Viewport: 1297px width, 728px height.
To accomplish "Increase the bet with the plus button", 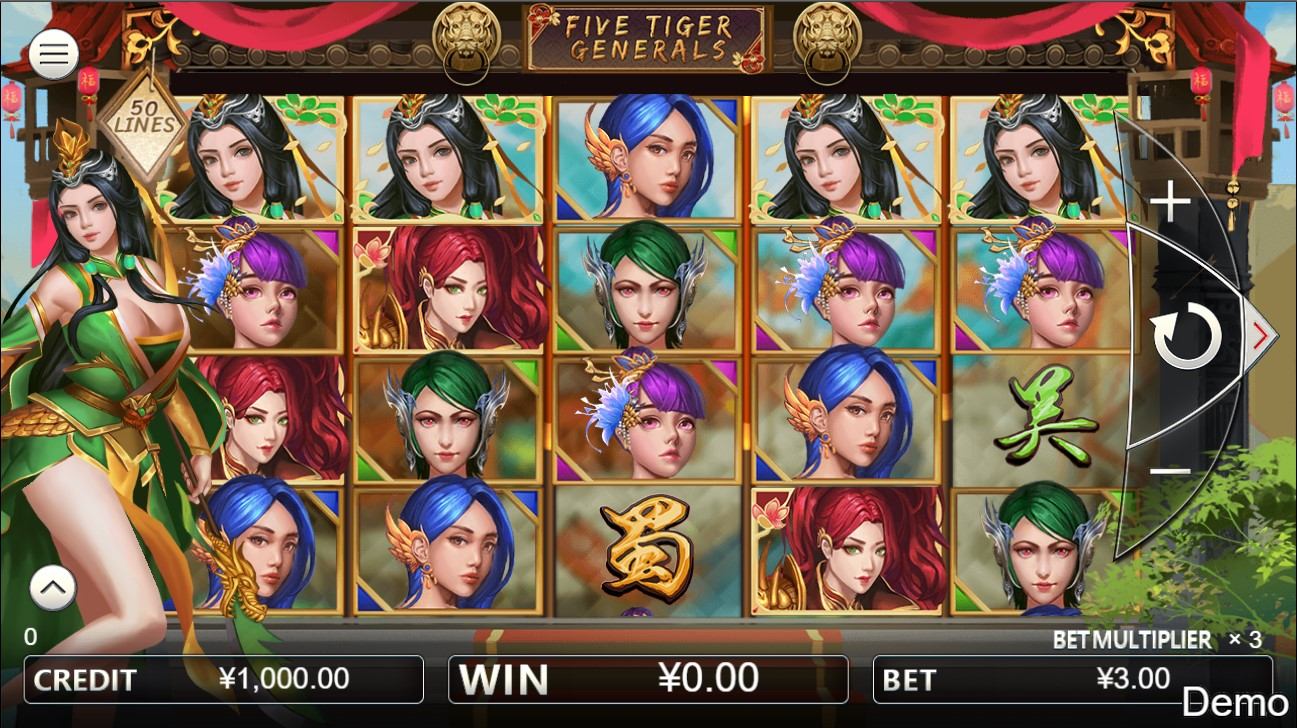I will point(1170,204).
